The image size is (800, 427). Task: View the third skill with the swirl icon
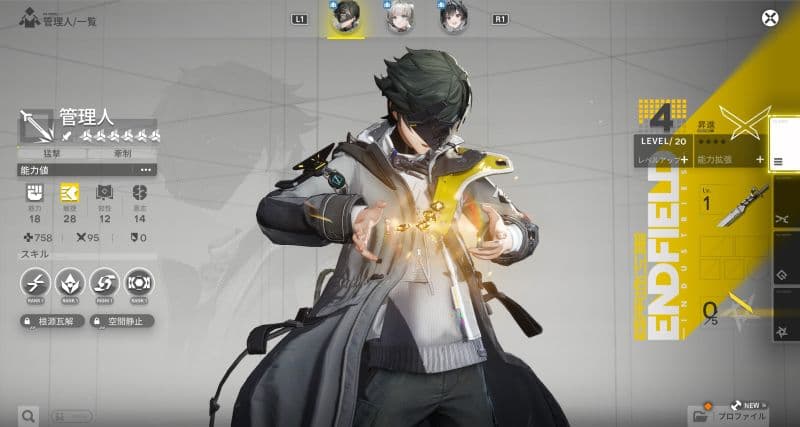105,282
